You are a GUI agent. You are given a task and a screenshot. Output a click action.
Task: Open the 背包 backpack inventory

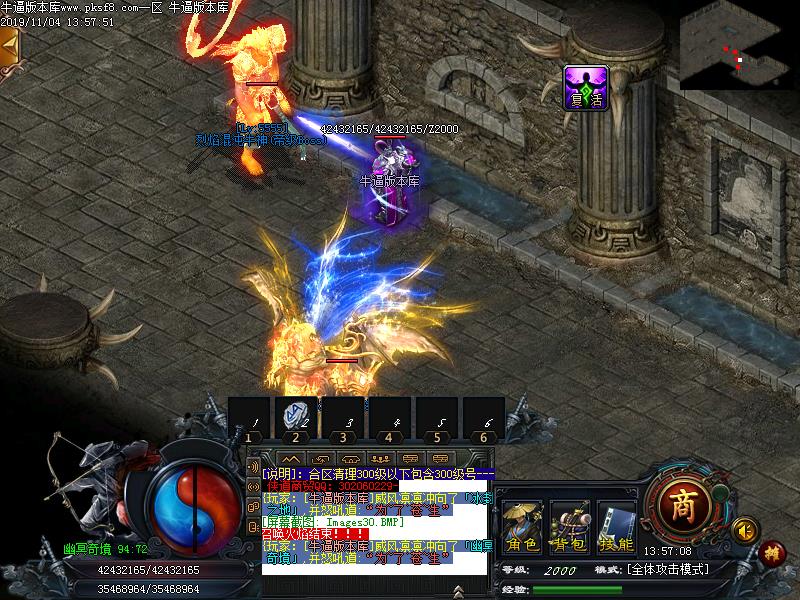(x=570, y=527)
